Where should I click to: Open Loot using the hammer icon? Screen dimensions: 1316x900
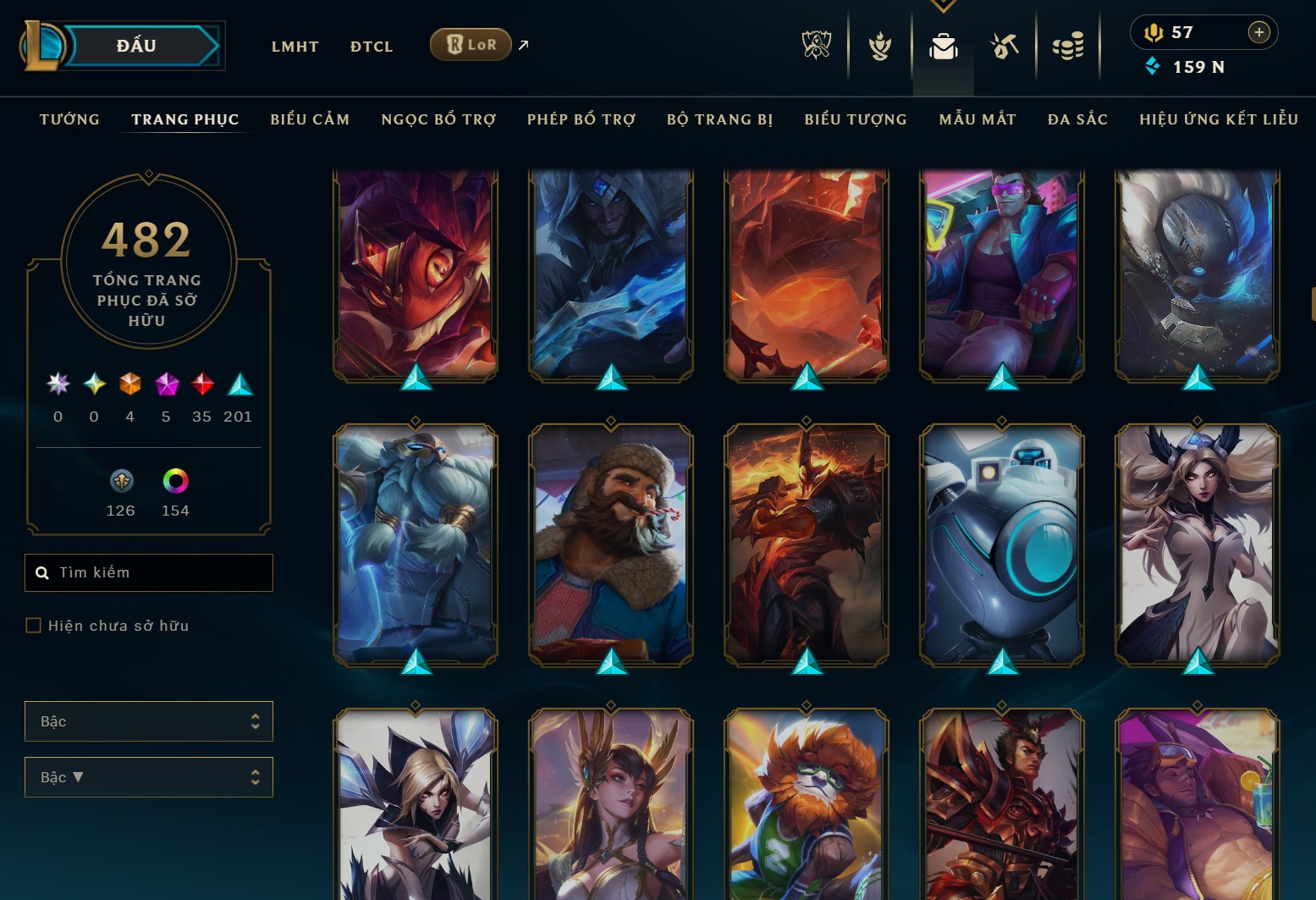[1005, 47]
